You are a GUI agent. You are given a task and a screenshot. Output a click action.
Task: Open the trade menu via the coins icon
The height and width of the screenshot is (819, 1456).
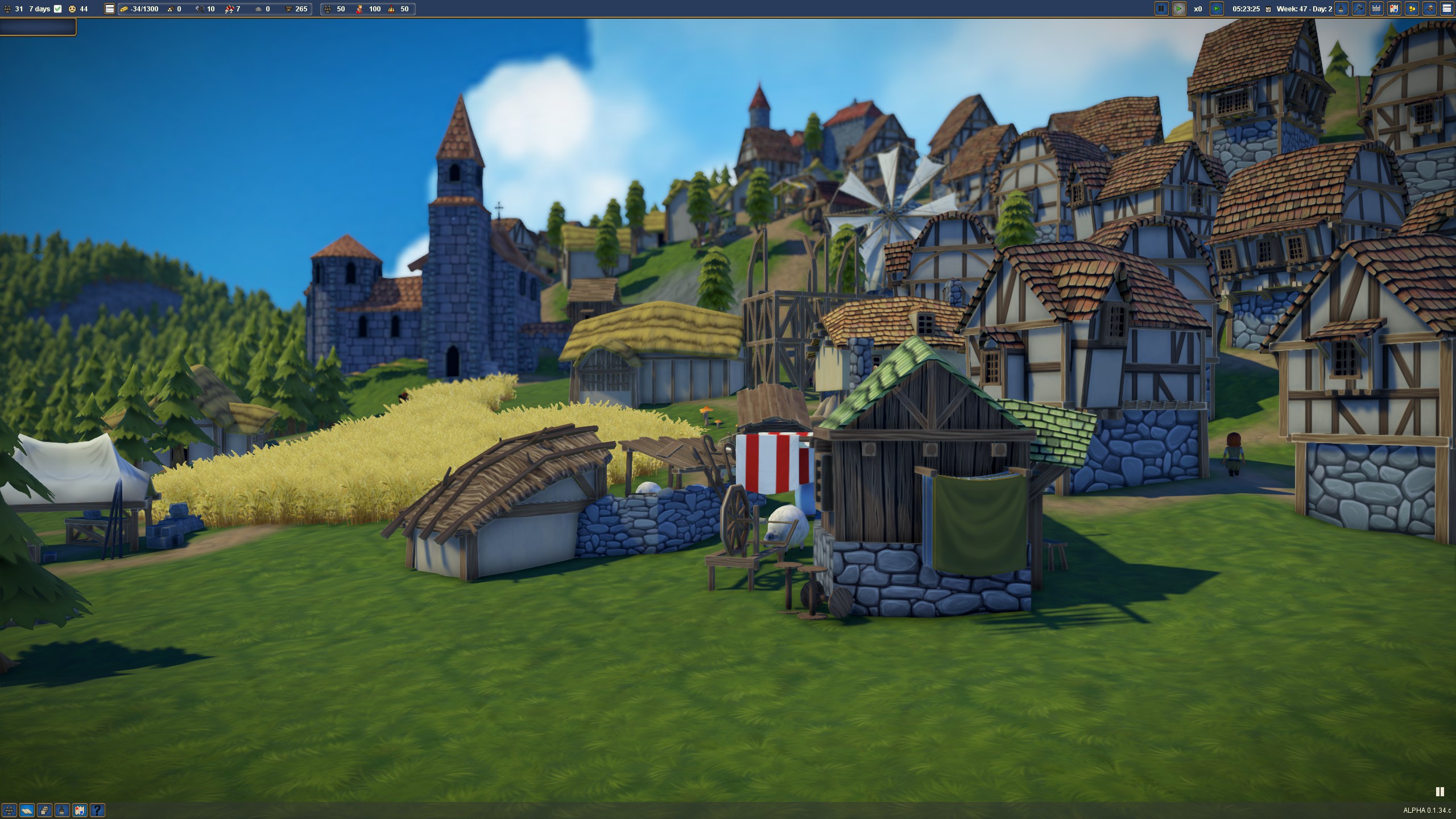coord(1412,9)
